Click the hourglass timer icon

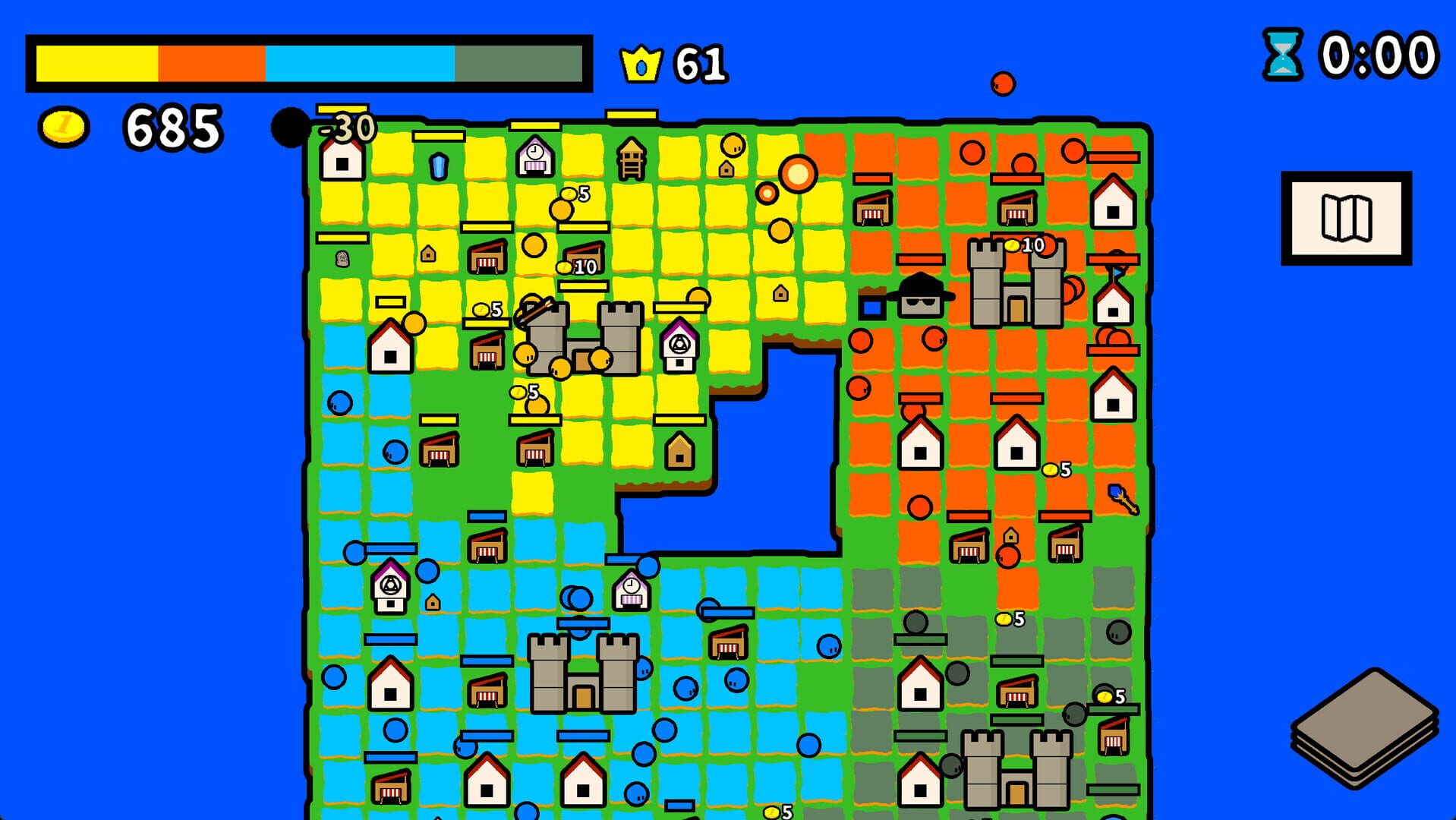[1281, 53]
